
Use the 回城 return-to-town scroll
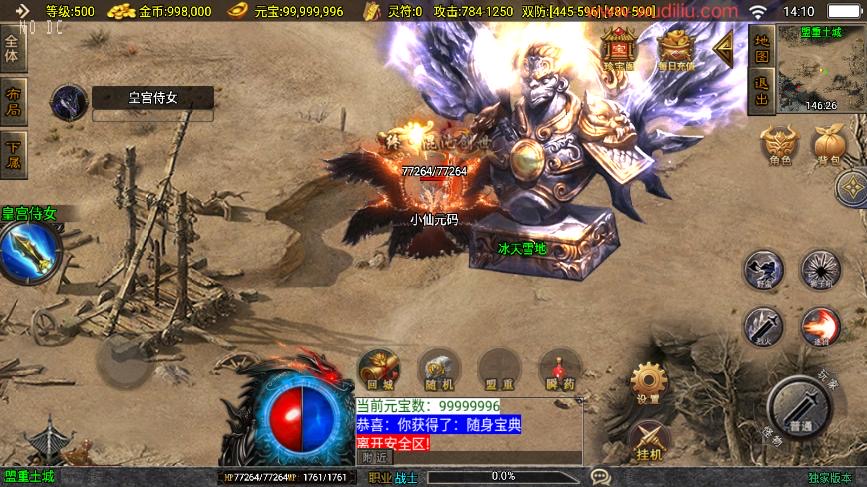click(x=378, y=369)
